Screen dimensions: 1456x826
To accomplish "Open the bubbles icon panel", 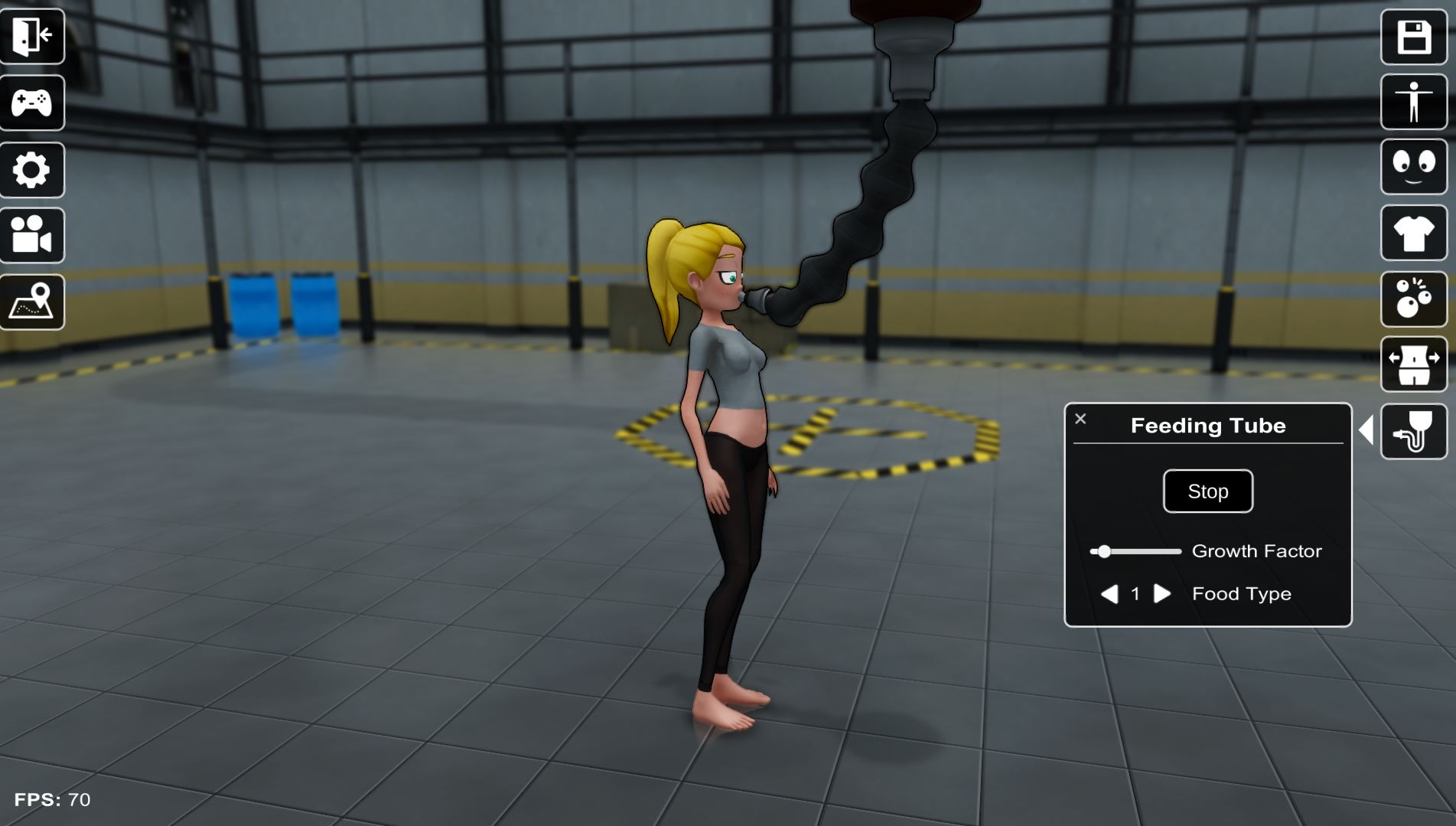I will (1413, 299).
